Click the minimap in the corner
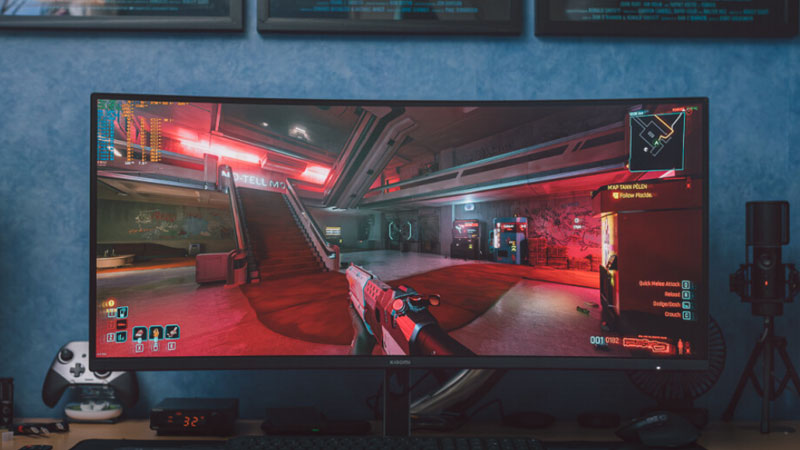This screenshot has width=800, height=450. pyautogui.click(x=656, y=138)
